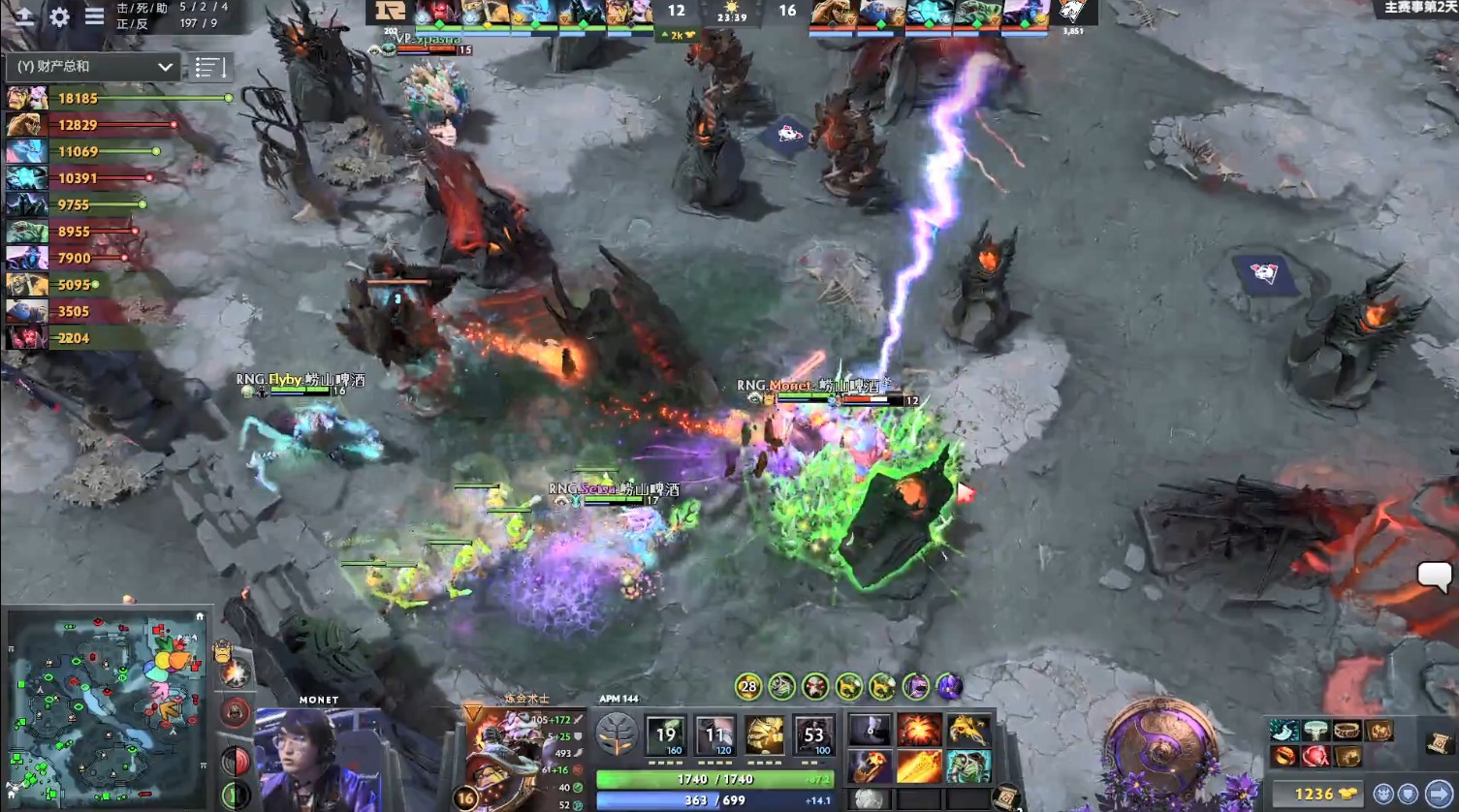Open the hamburger menu at top left

pyautogui.click(x=94, y=17)
